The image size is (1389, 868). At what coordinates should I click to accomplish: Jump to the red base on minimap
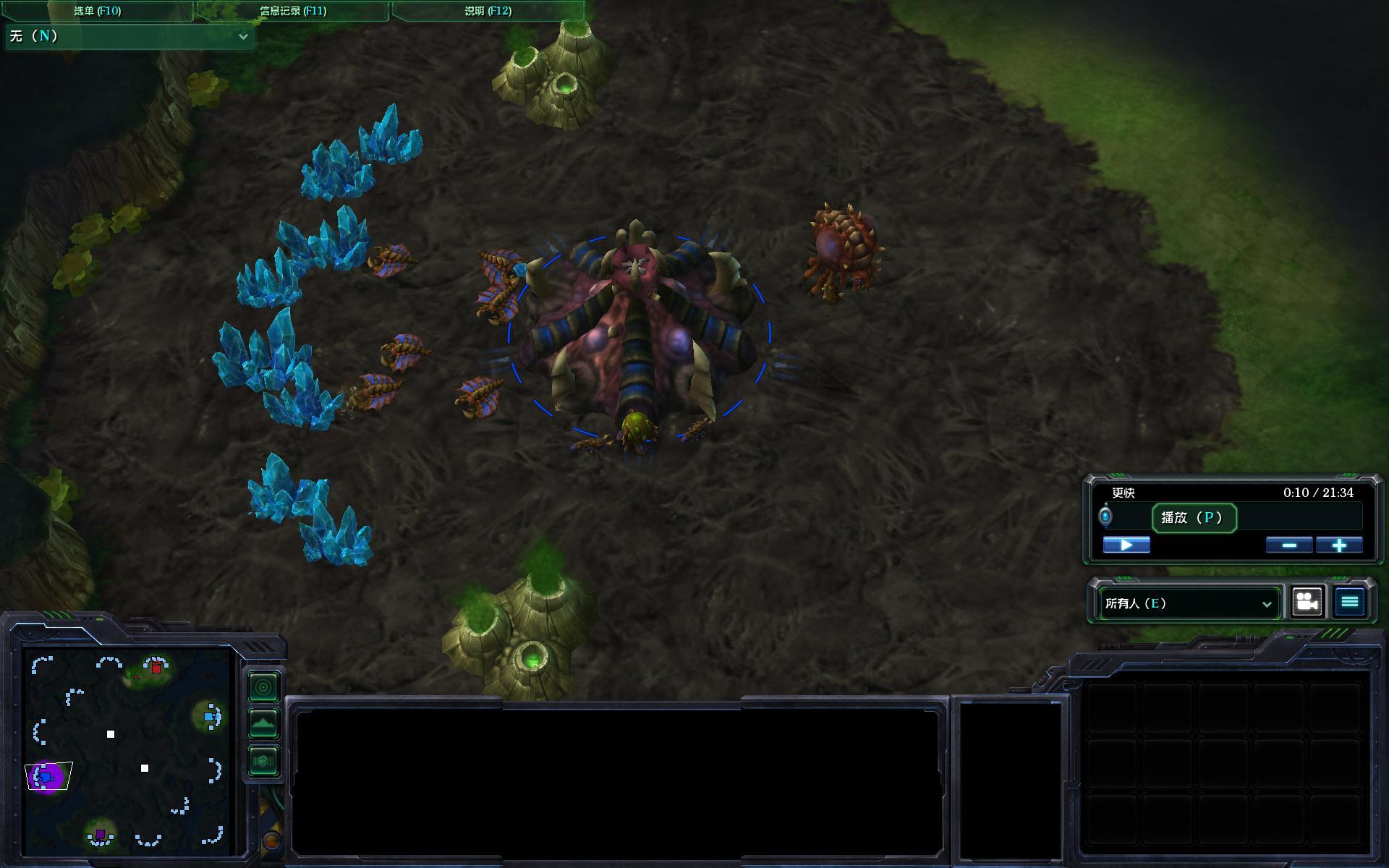[156, 667]
